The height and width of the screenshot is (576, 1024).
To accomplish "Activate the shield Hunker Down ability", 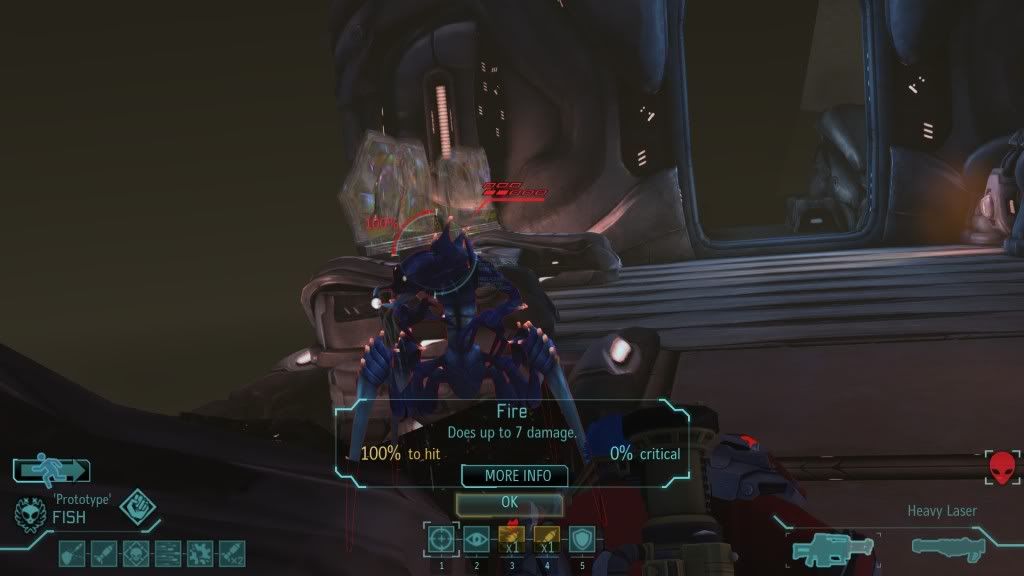I will click(582, 540).
